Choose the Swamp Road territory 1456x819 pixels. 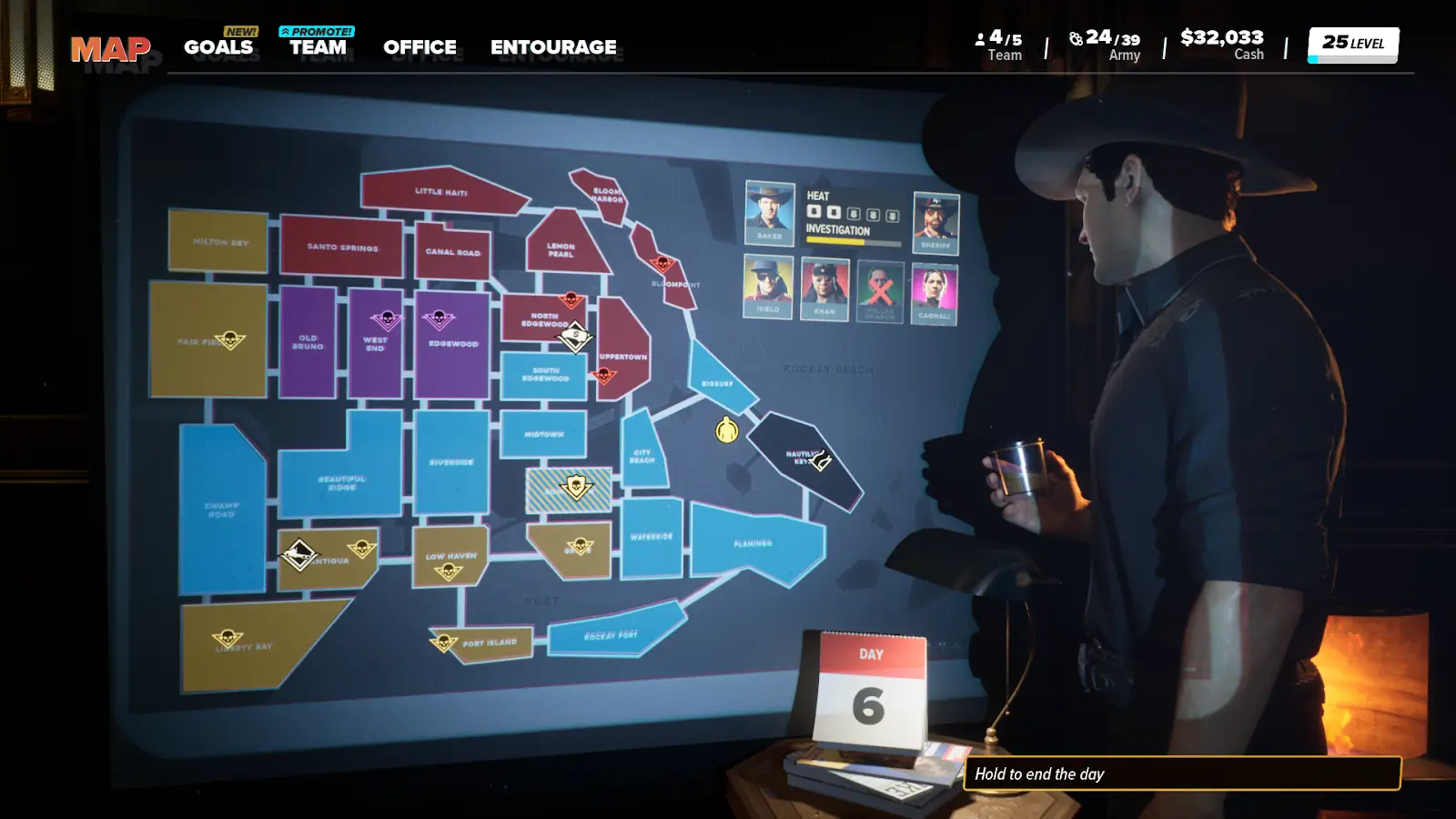coord(221,510)
